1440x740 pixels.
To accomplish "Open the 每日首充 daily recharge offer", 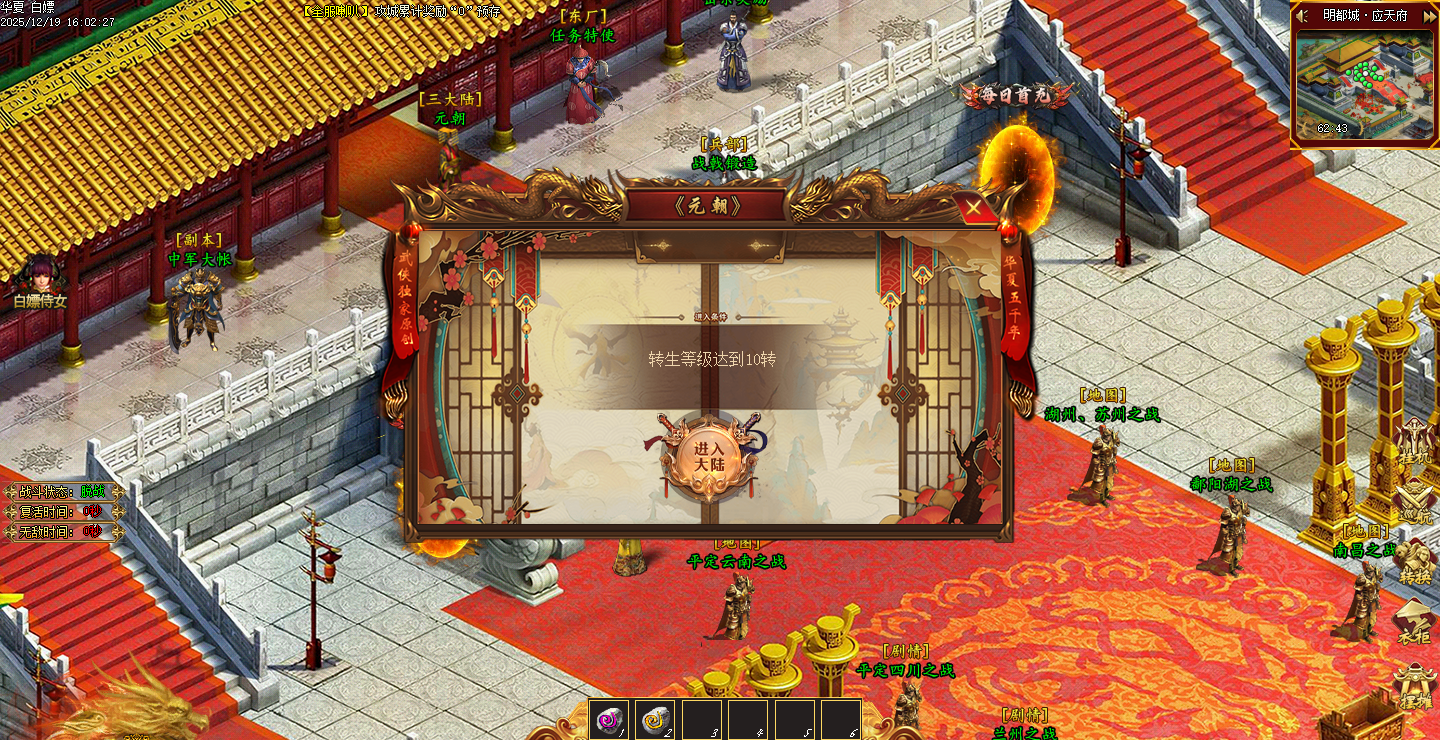I will (x=1016, y=96).
